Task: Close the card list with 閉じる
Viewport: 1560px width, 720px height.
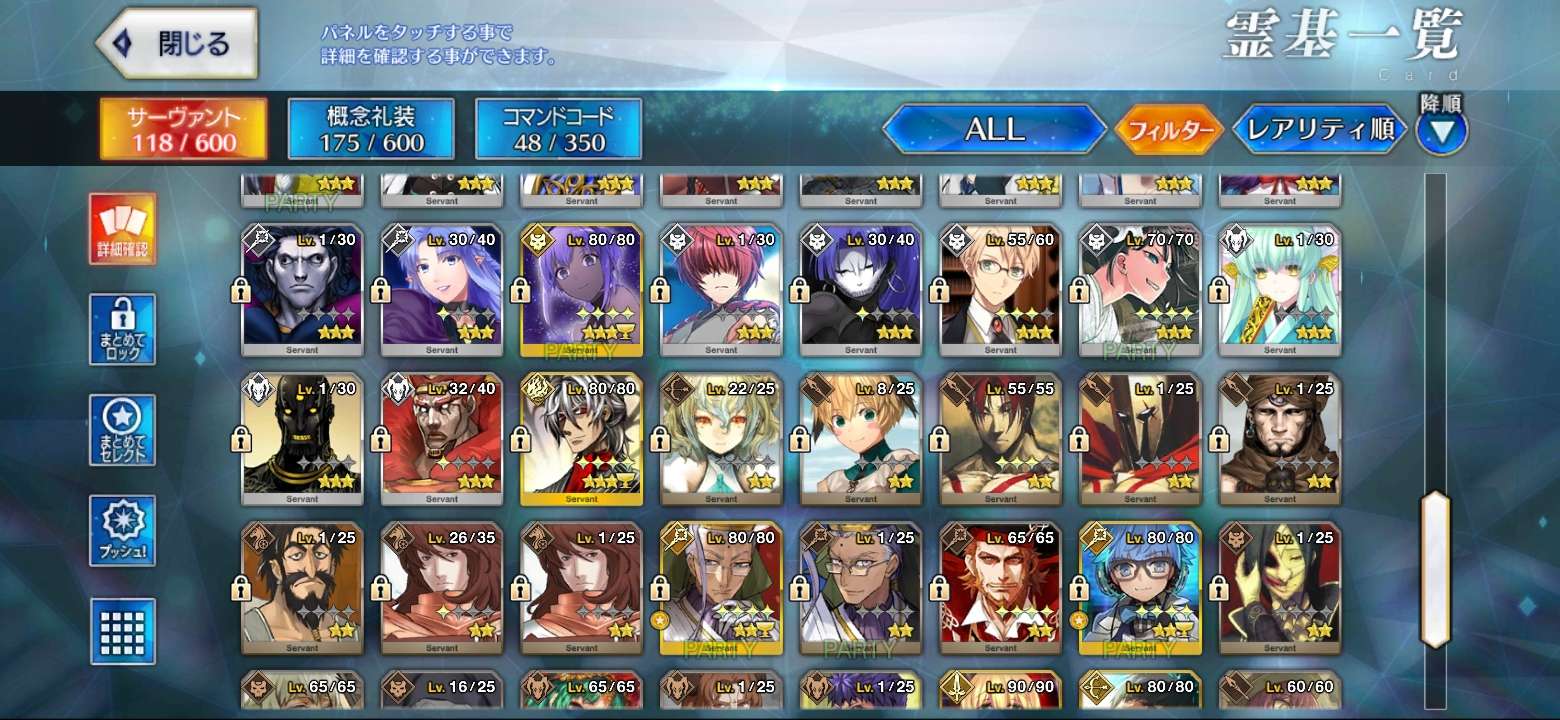Action: tap(176, 44)
